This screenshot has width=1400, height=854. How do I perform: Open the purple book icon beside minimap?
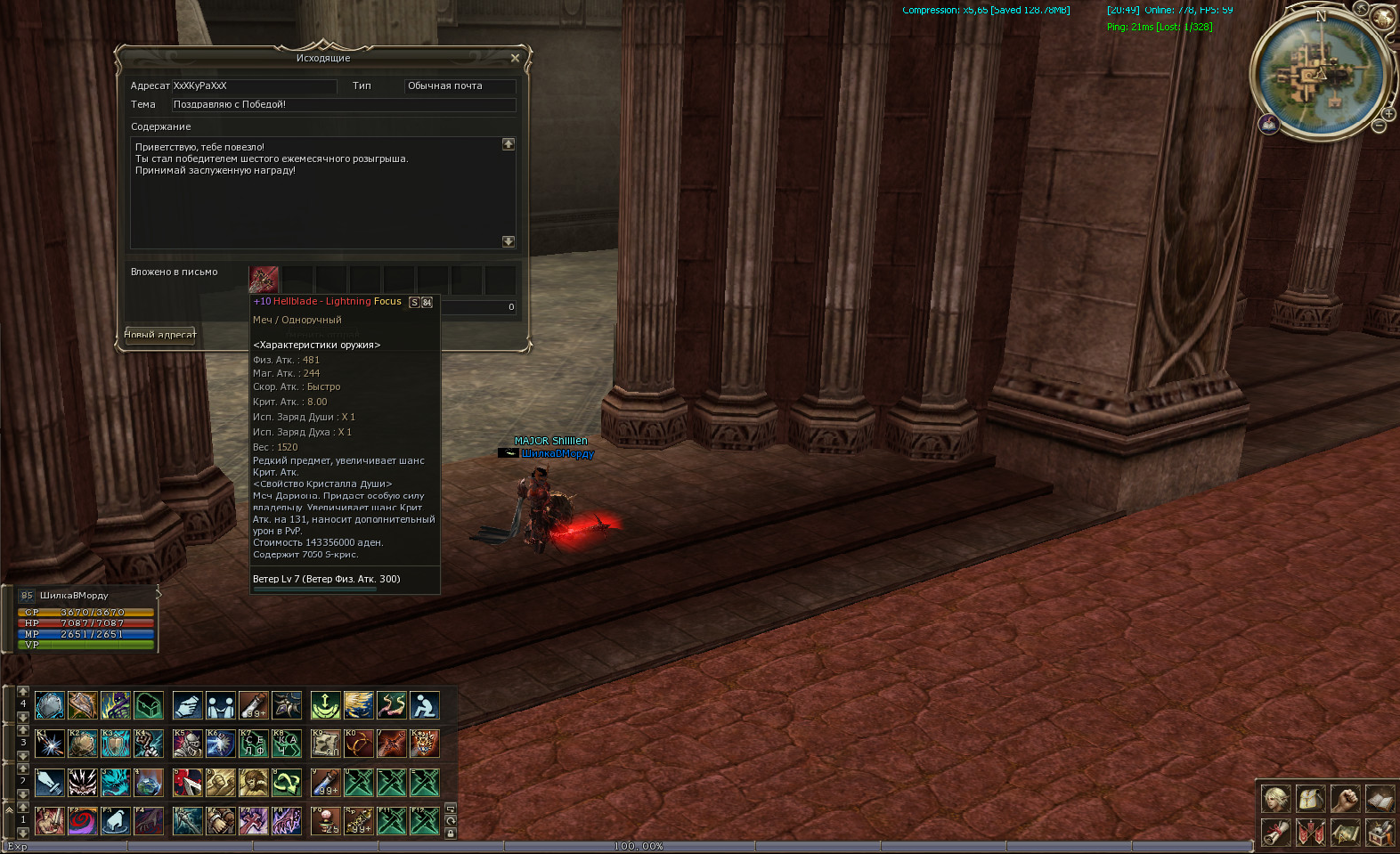coord(1269,124)
